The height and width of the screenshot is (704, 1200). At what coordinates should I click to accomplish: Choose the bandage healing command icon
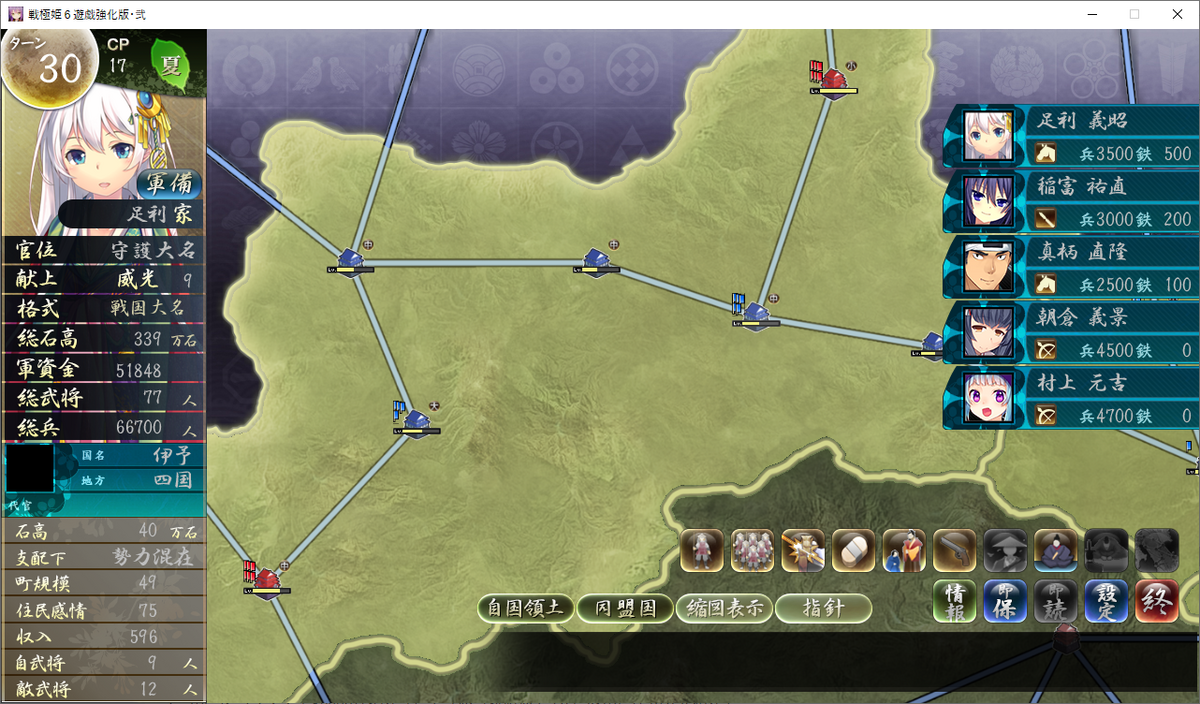(x=853, y=551)
